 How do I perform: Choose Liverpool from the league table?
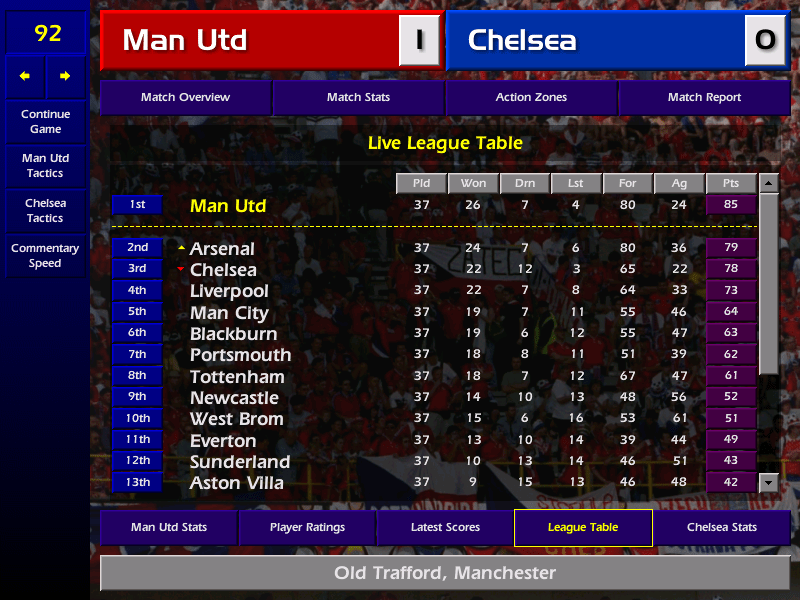point(229,291)
